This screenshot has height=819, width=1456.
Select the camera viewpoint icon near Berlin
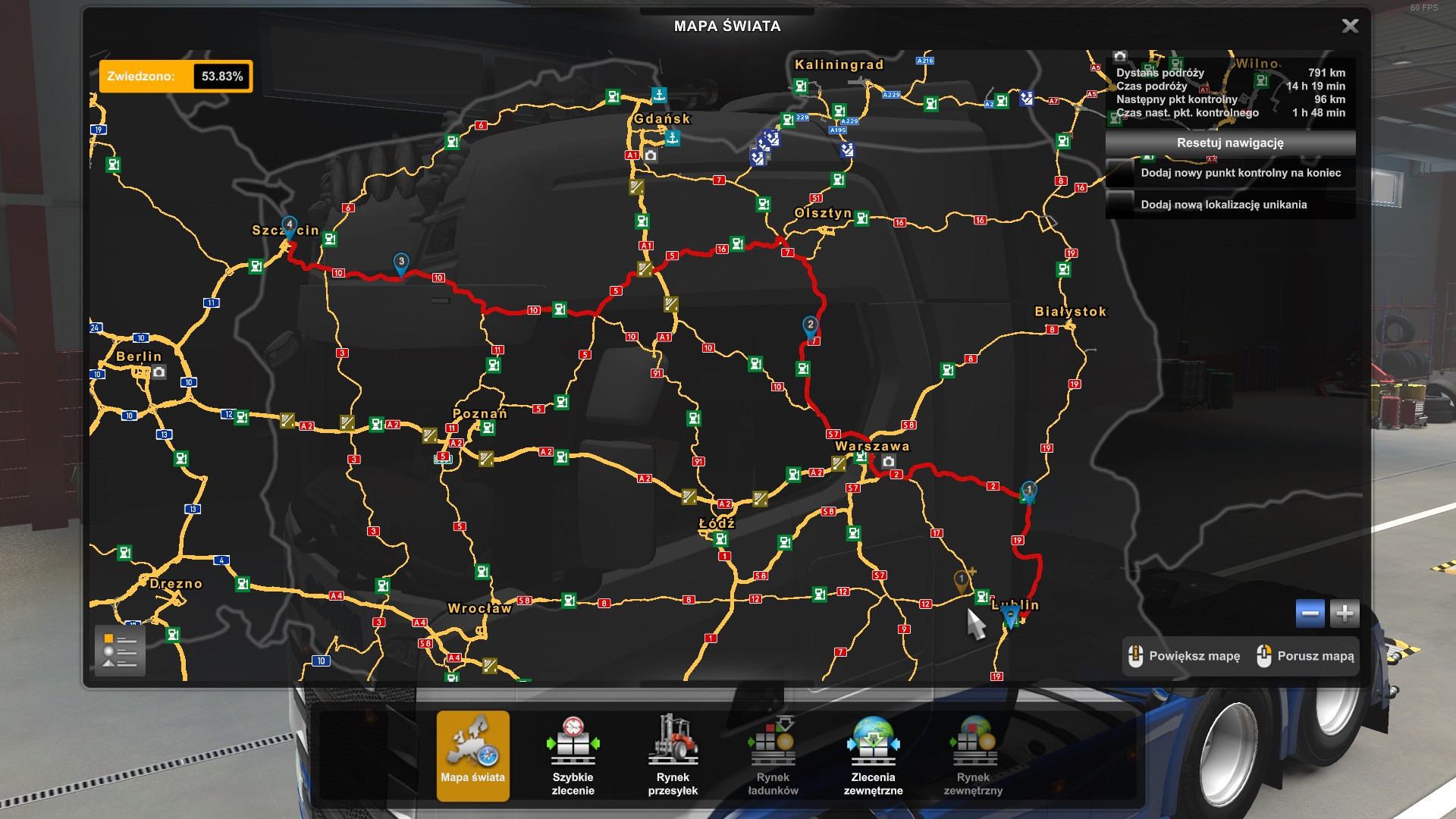[158, 373]
